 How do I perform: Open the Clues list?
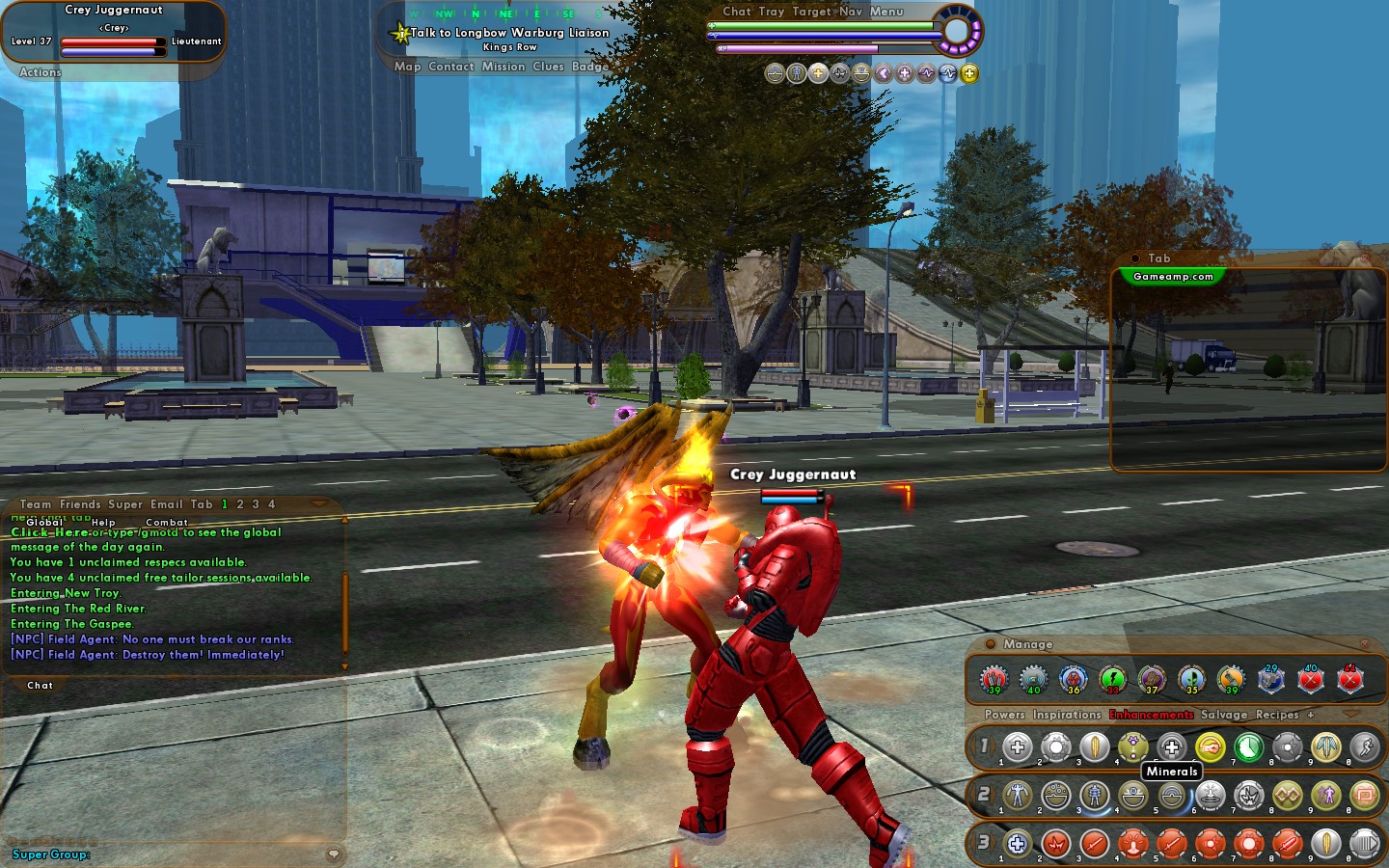click(x=548, y=67)
